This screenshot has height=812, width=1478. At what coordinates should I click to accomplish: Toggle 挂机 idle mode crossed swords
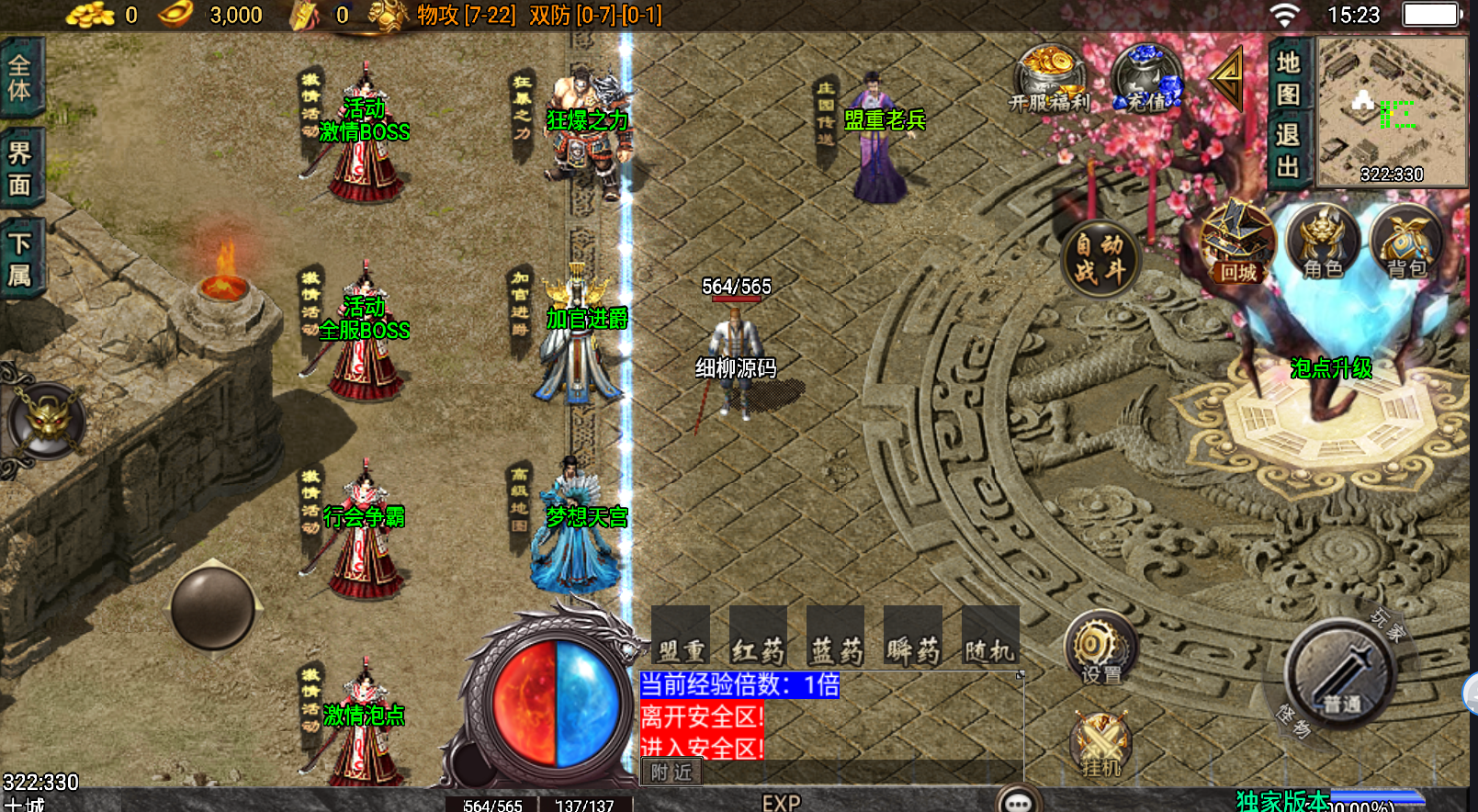click(x=1100, y=744)
